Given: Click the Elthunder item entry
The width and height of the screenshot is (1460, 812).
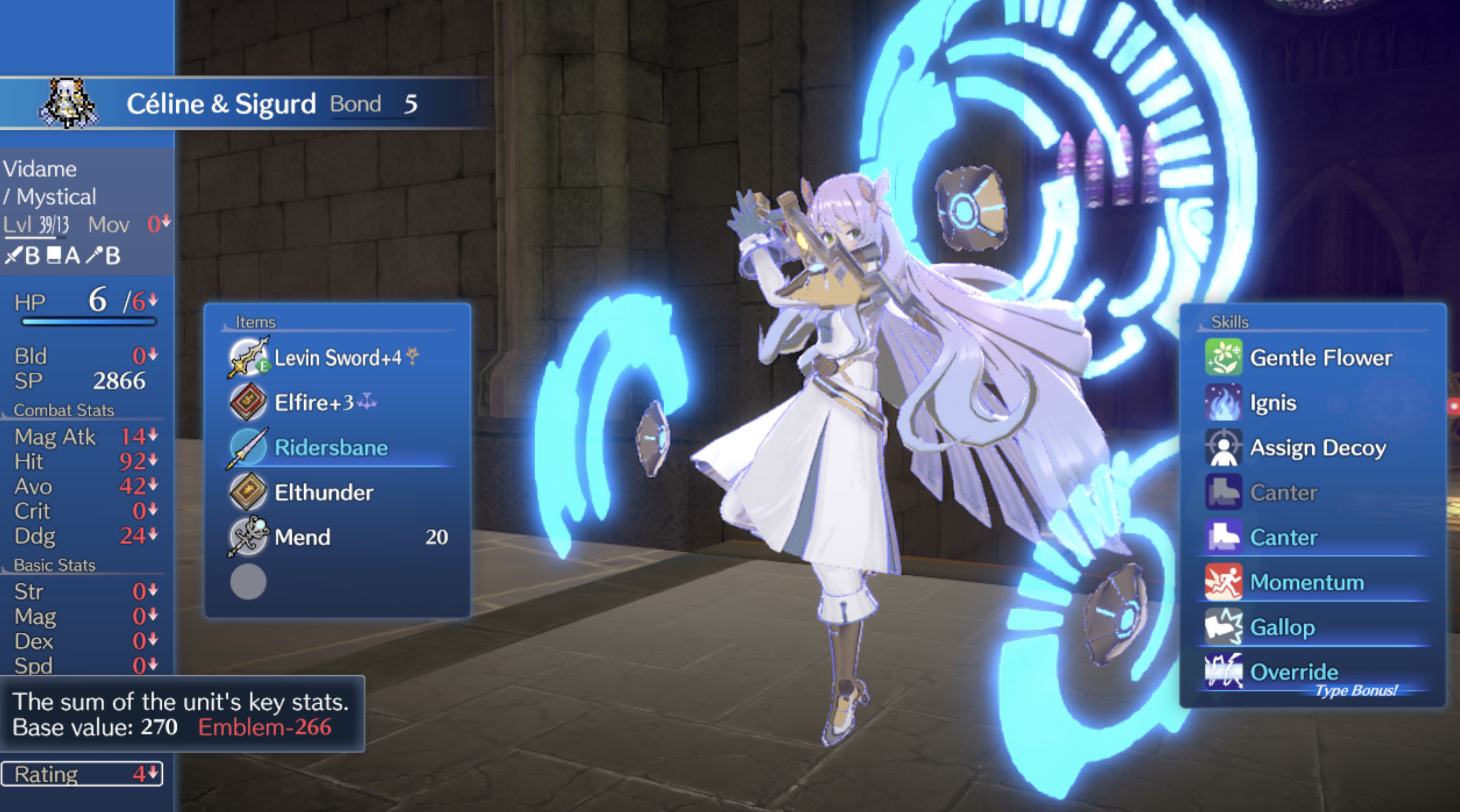Looking at the screenshot, I should pos(322,492).
